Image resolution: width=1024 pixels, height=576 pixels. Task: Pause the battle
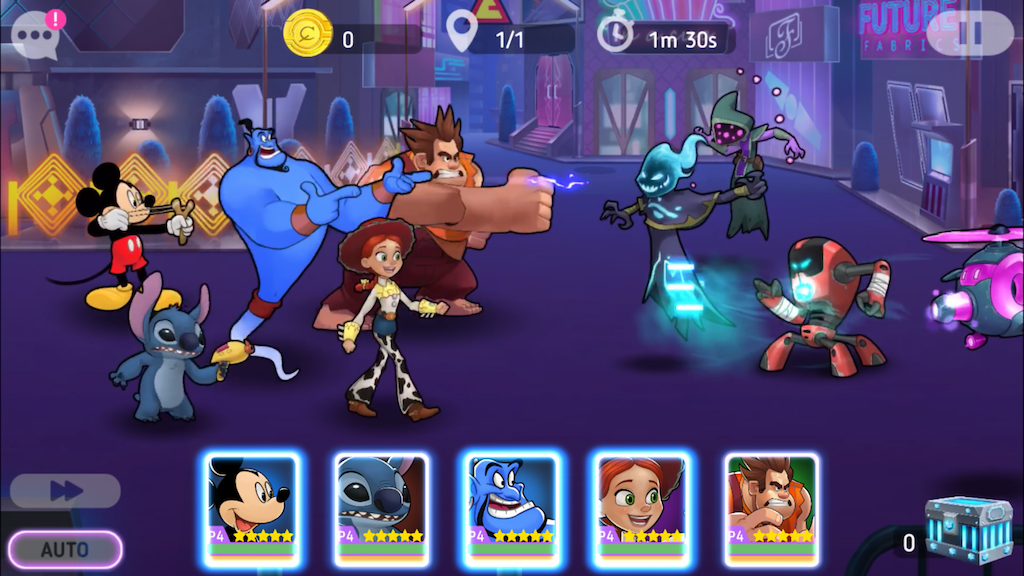pos(969,33)
